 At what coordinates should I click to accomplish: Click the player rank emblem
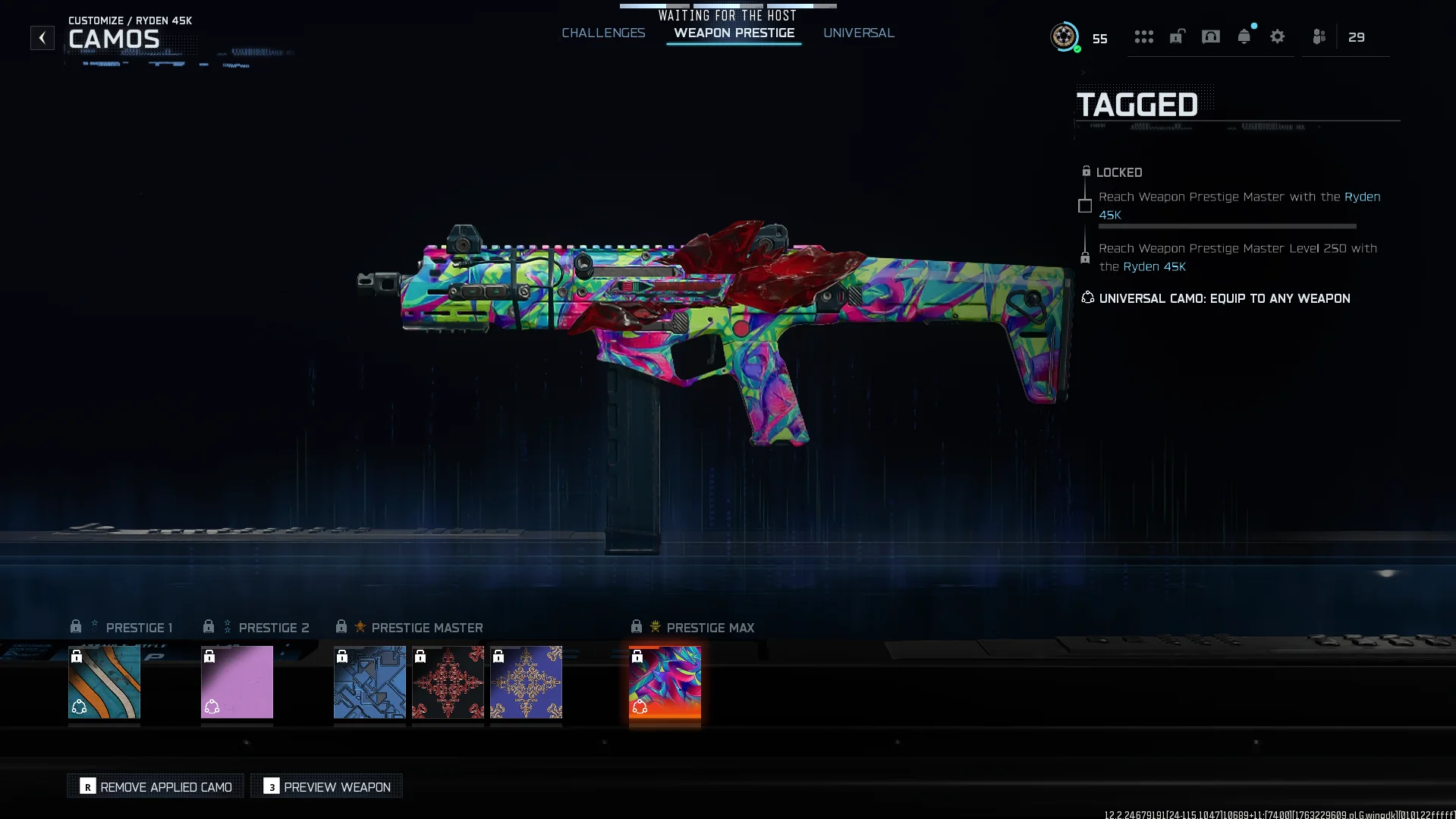click(x=1064, y=36)
